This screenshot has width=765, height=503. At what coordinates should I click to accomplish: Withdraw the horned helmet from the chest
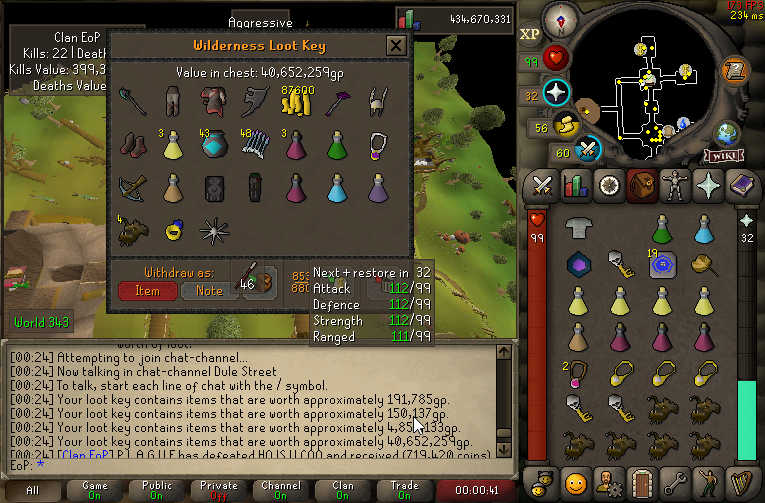coord(379,101)
